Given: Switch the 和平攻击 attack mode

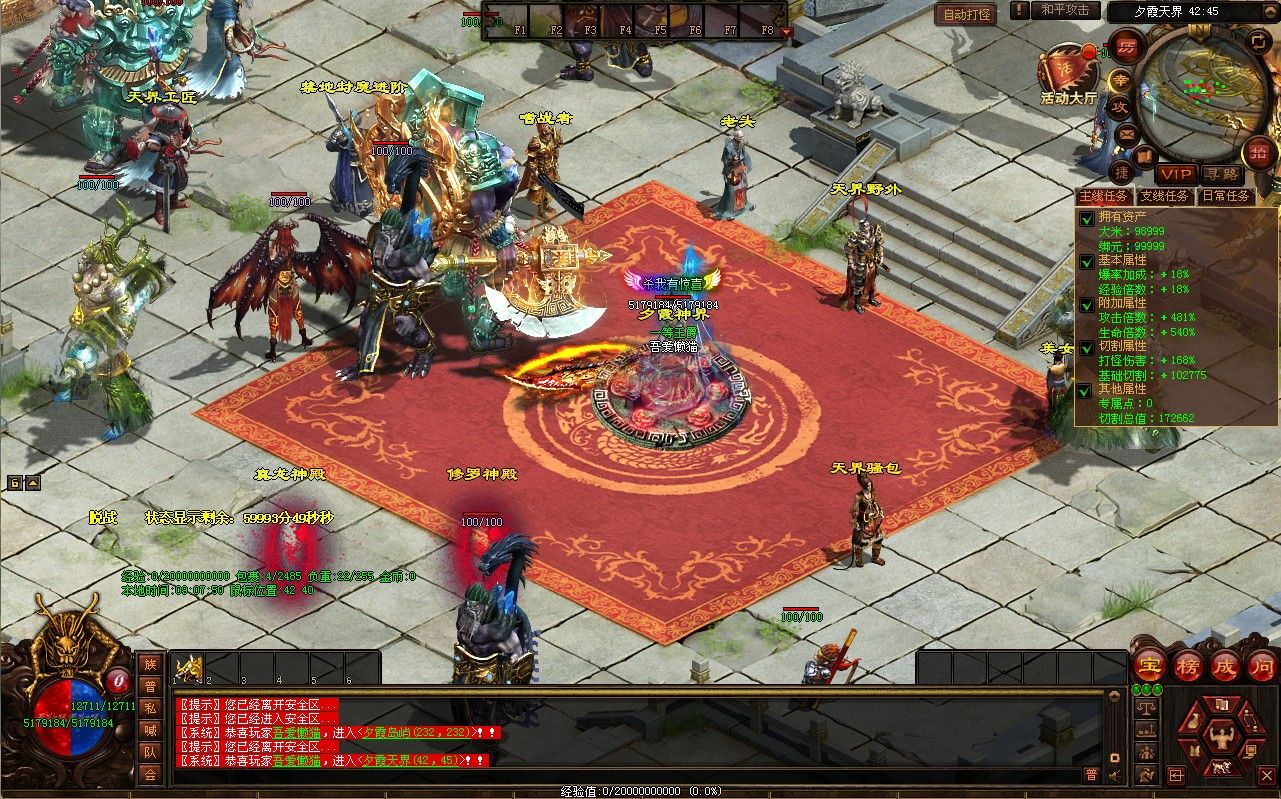Looking at the screenshot, I should coord(1065,10).
